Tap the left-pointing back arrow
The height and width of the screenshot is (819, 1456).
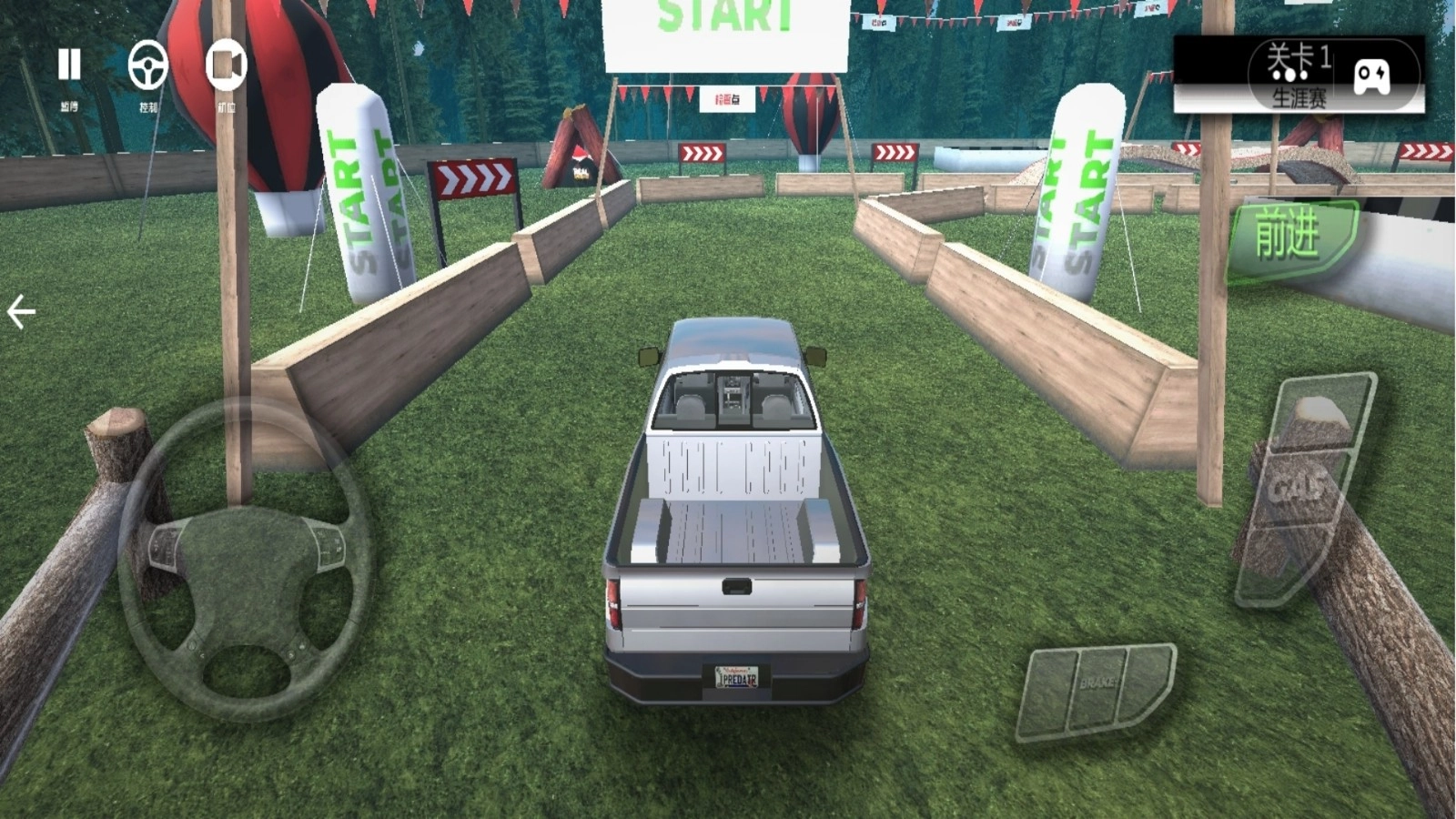(21, 311)
